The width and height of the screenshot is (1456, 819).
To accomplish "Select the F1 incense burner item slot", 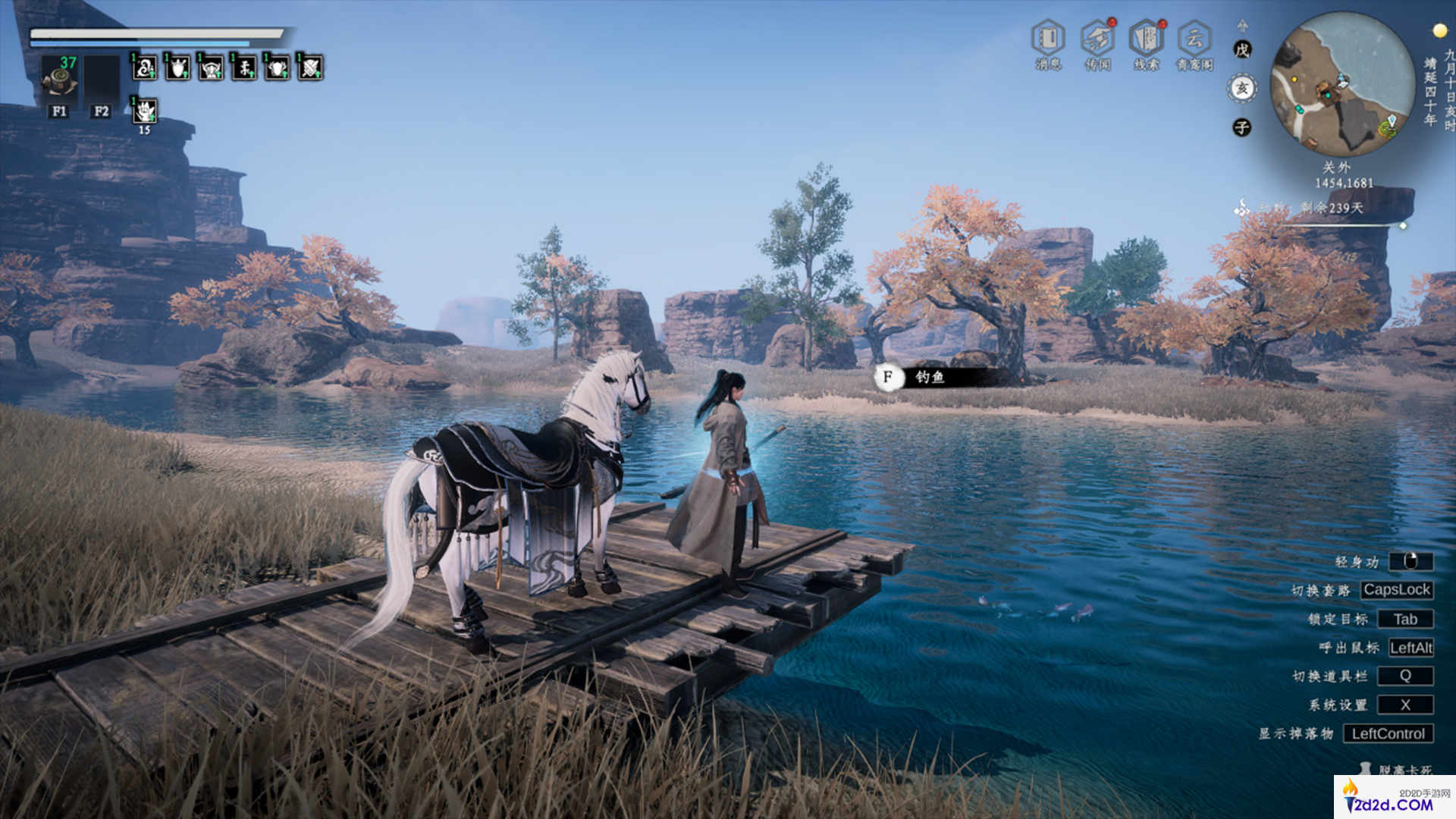I will pyautogui.click(x=59, y=77).
